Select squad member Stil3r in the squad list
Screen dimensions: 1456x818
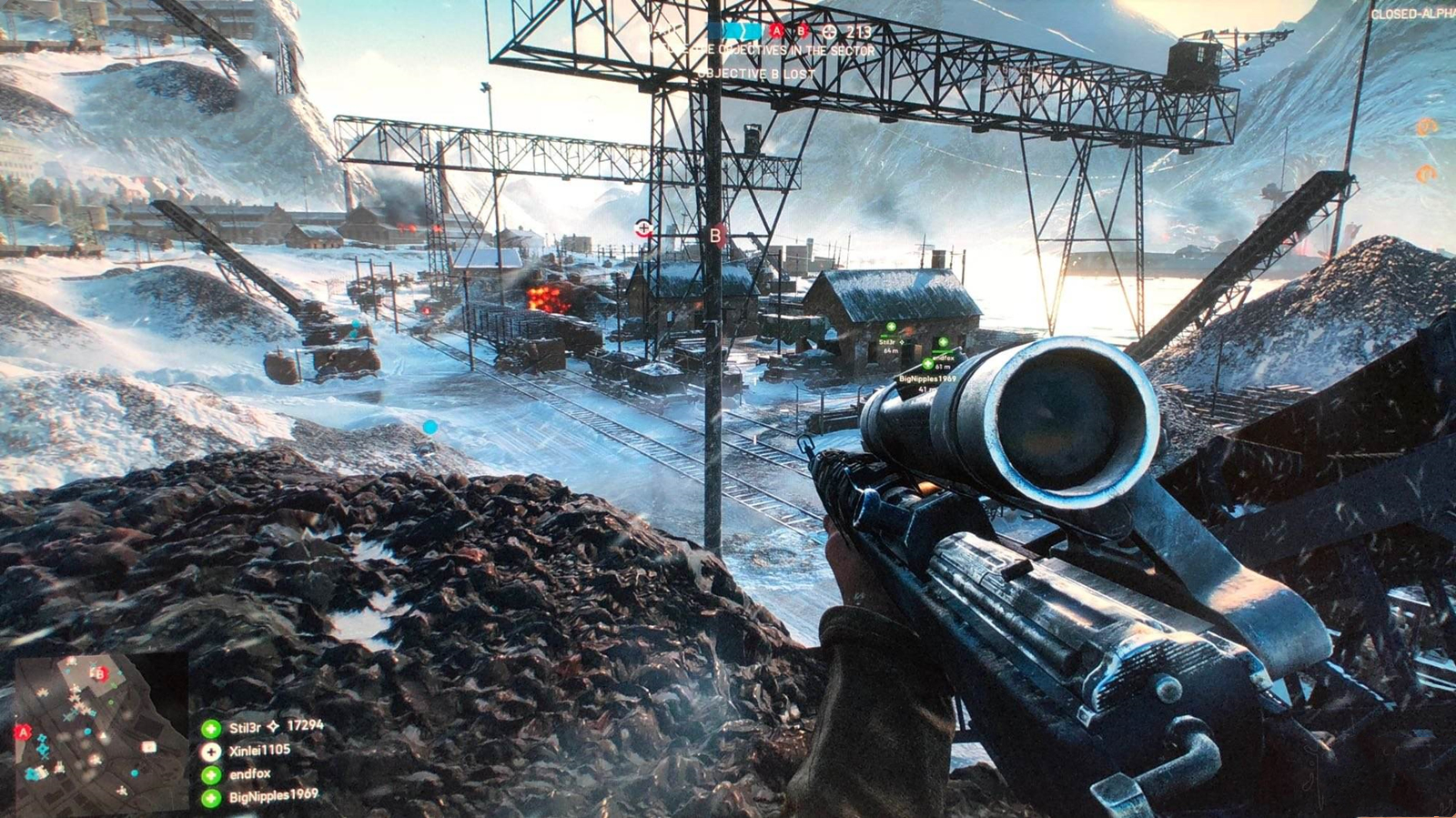(245, 727)
